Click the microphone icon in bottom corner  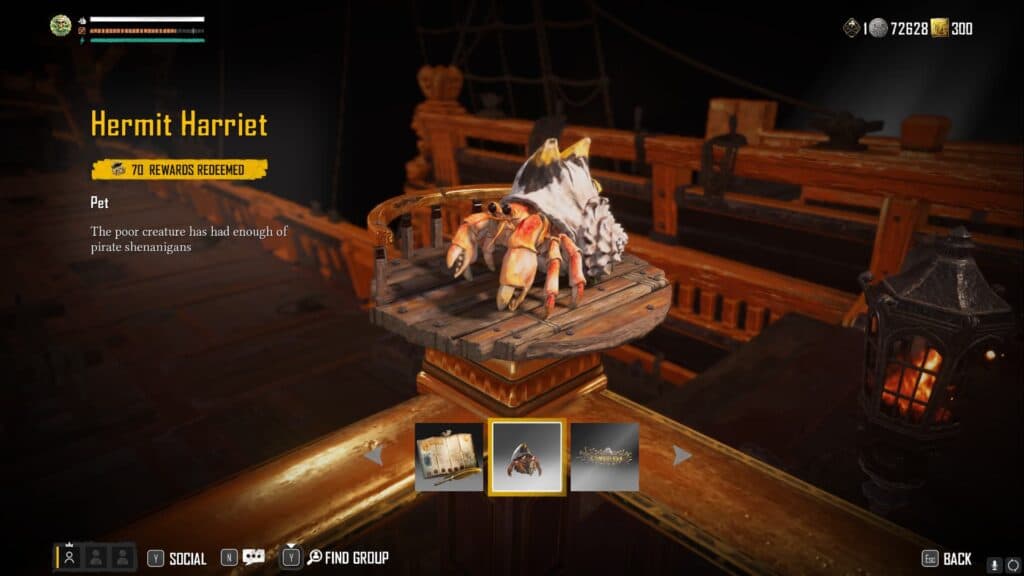pyautogui.click(x=994, y=565)
